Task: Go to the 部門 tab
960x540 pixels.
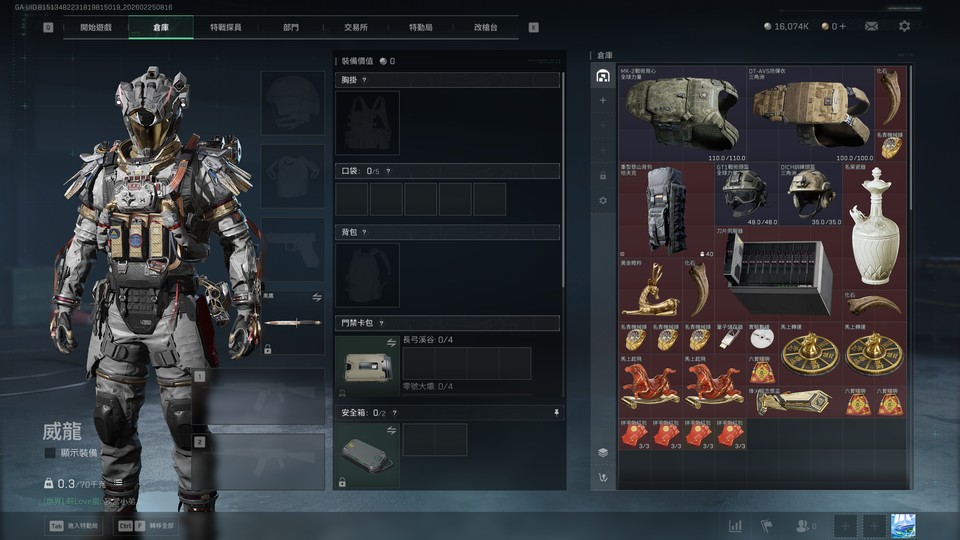Action: [x=290, y=27]
